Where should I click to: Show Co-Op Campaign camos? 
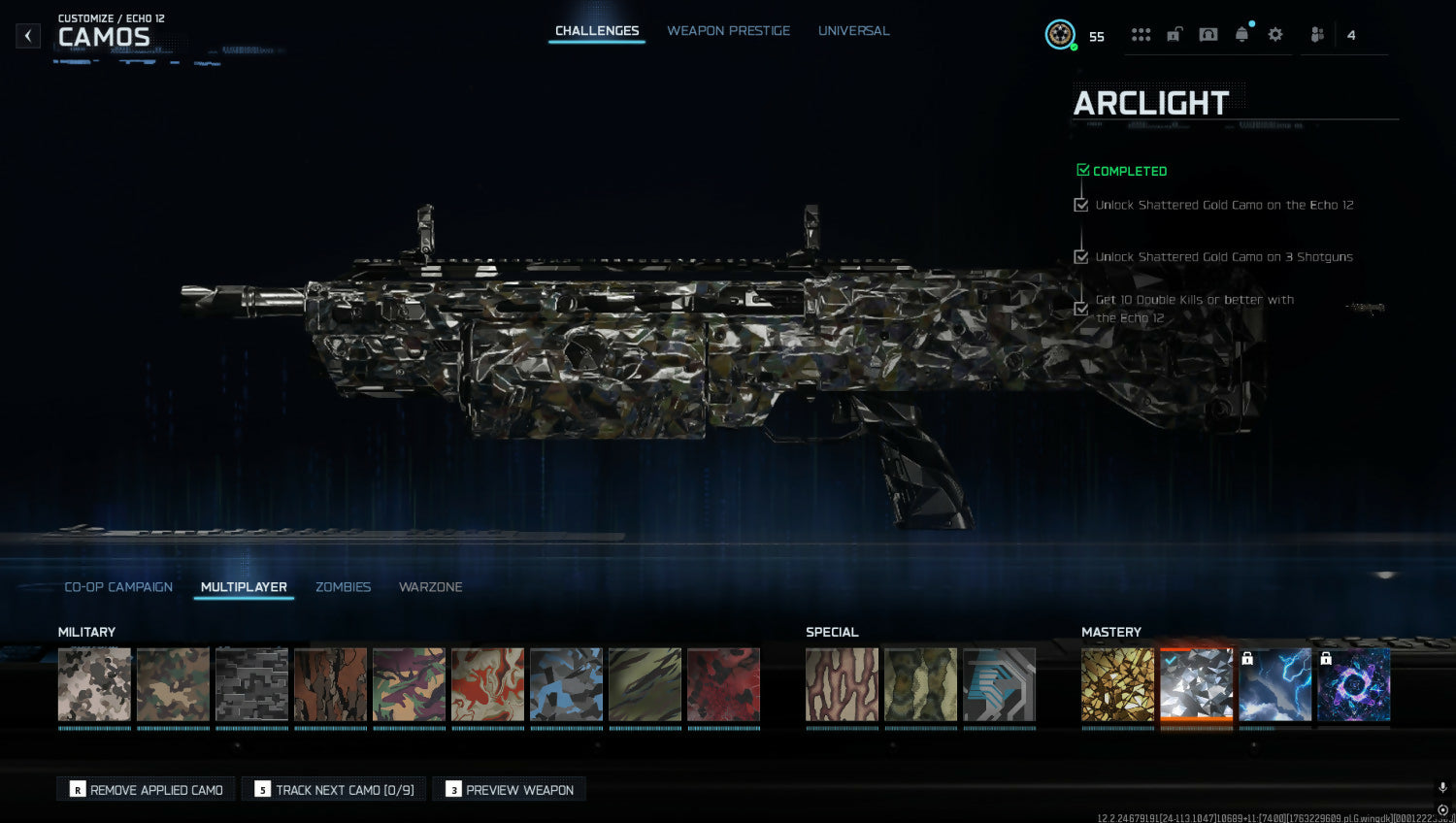pos(118,587)
